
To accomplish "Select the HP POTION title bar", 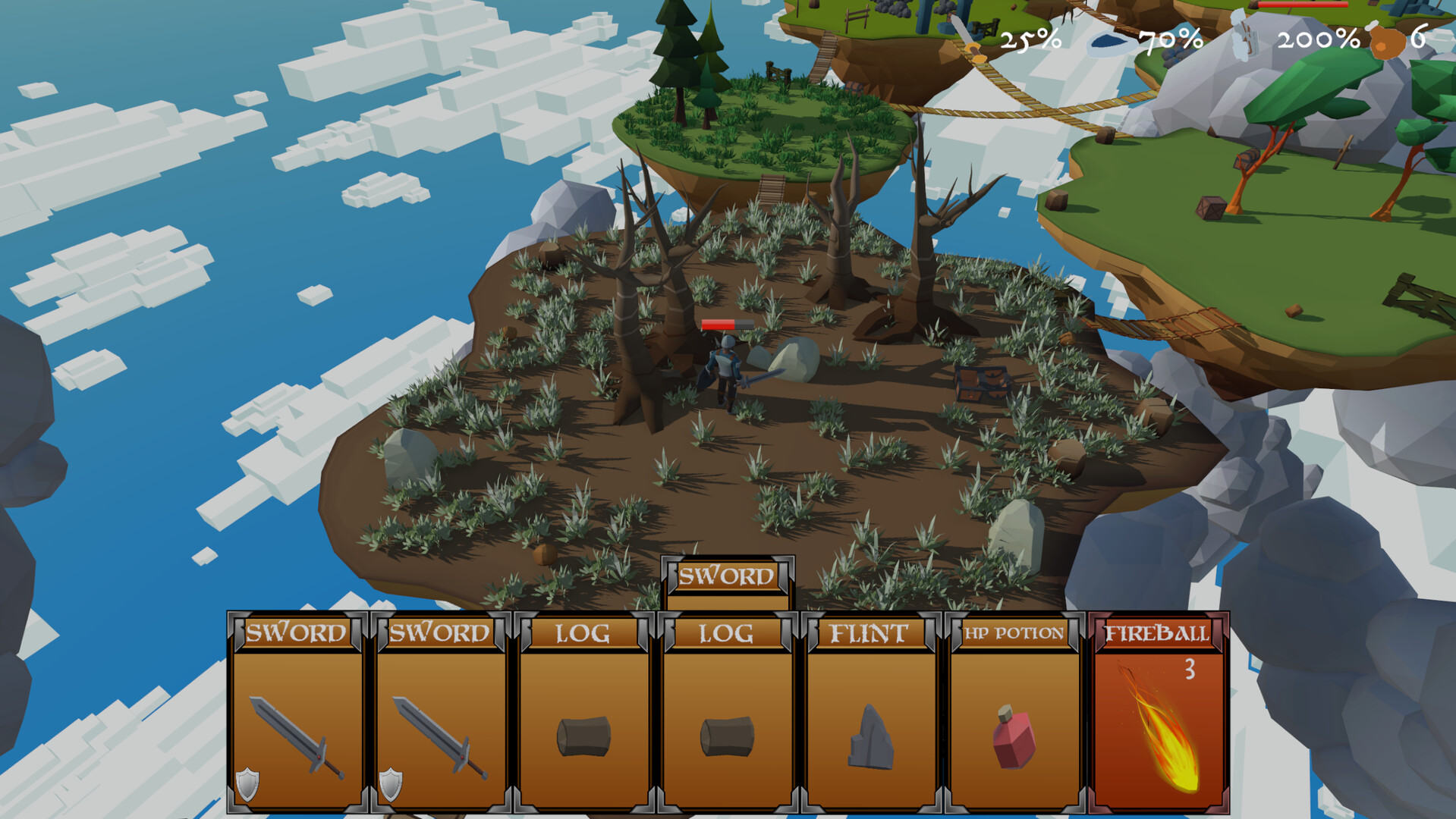I will click(x=1013, y=632).
